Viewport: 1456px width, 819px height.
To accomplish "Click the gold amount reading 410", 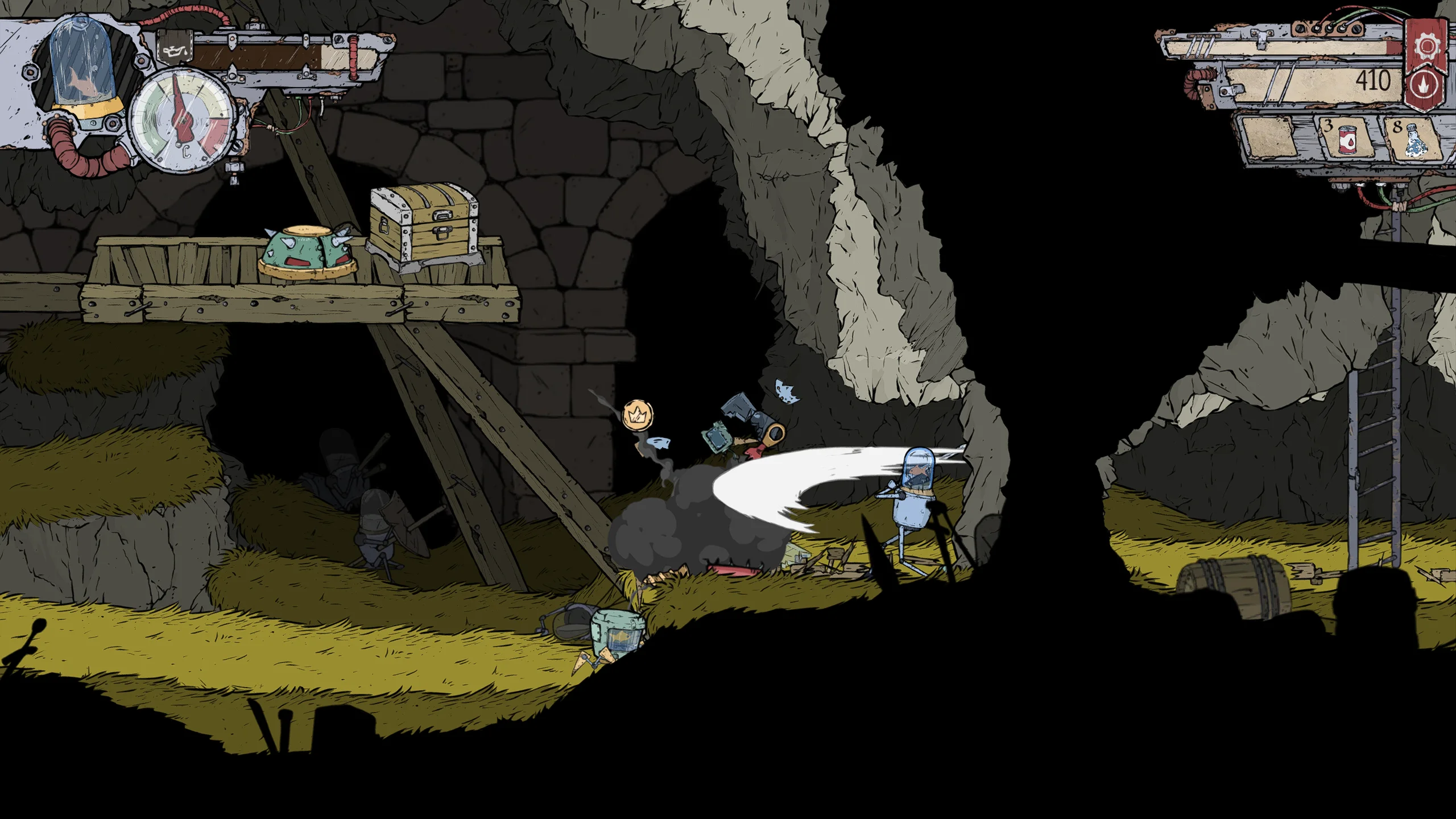I will click(1374, 81).
